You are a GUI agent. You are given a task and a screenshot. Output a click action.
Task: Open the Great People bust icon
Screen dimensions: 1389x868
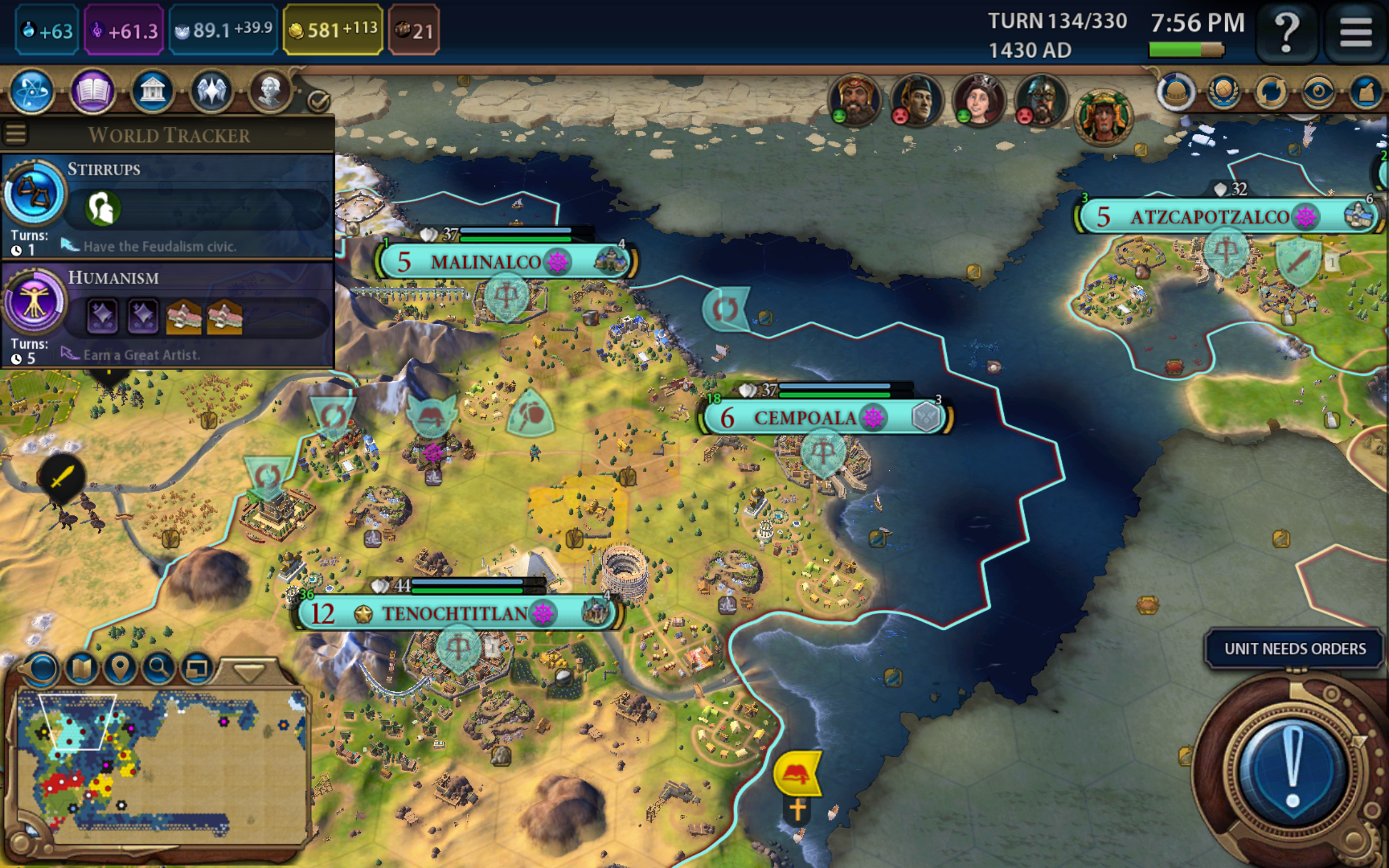(x=270, y=91)
